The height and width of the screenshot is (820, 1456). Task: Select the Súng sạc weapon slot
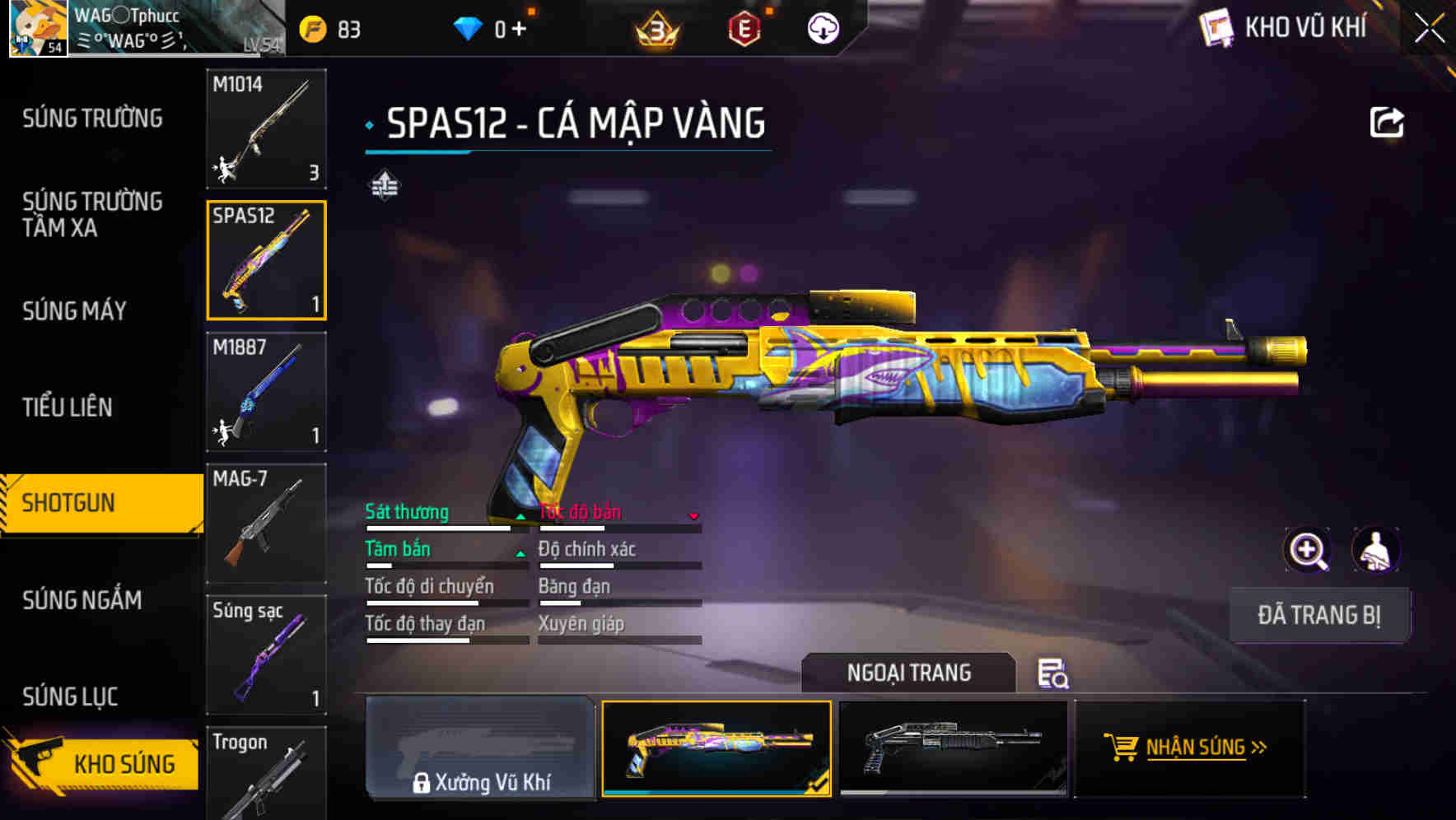click(266, 655)
